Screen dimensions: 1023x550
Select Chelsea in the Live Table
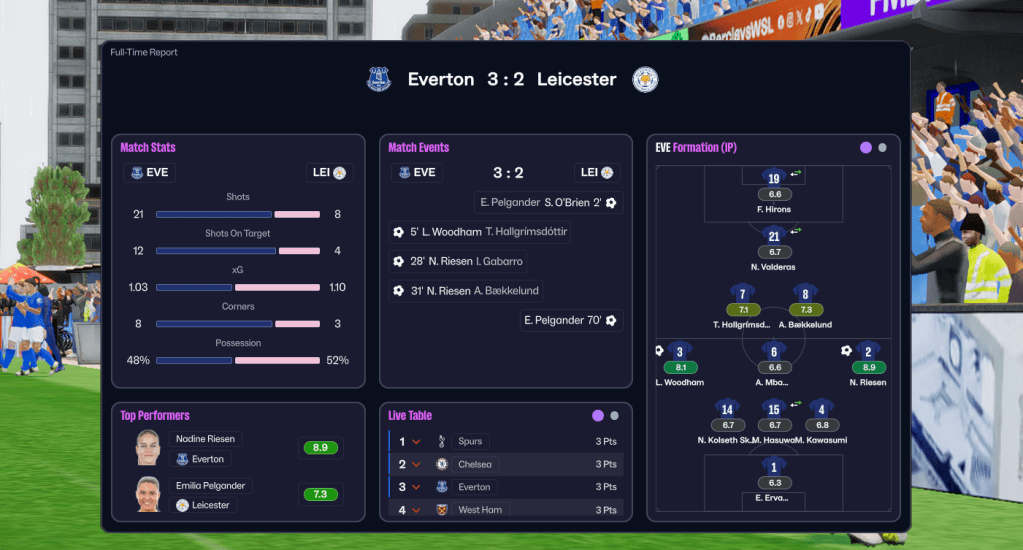505,464
